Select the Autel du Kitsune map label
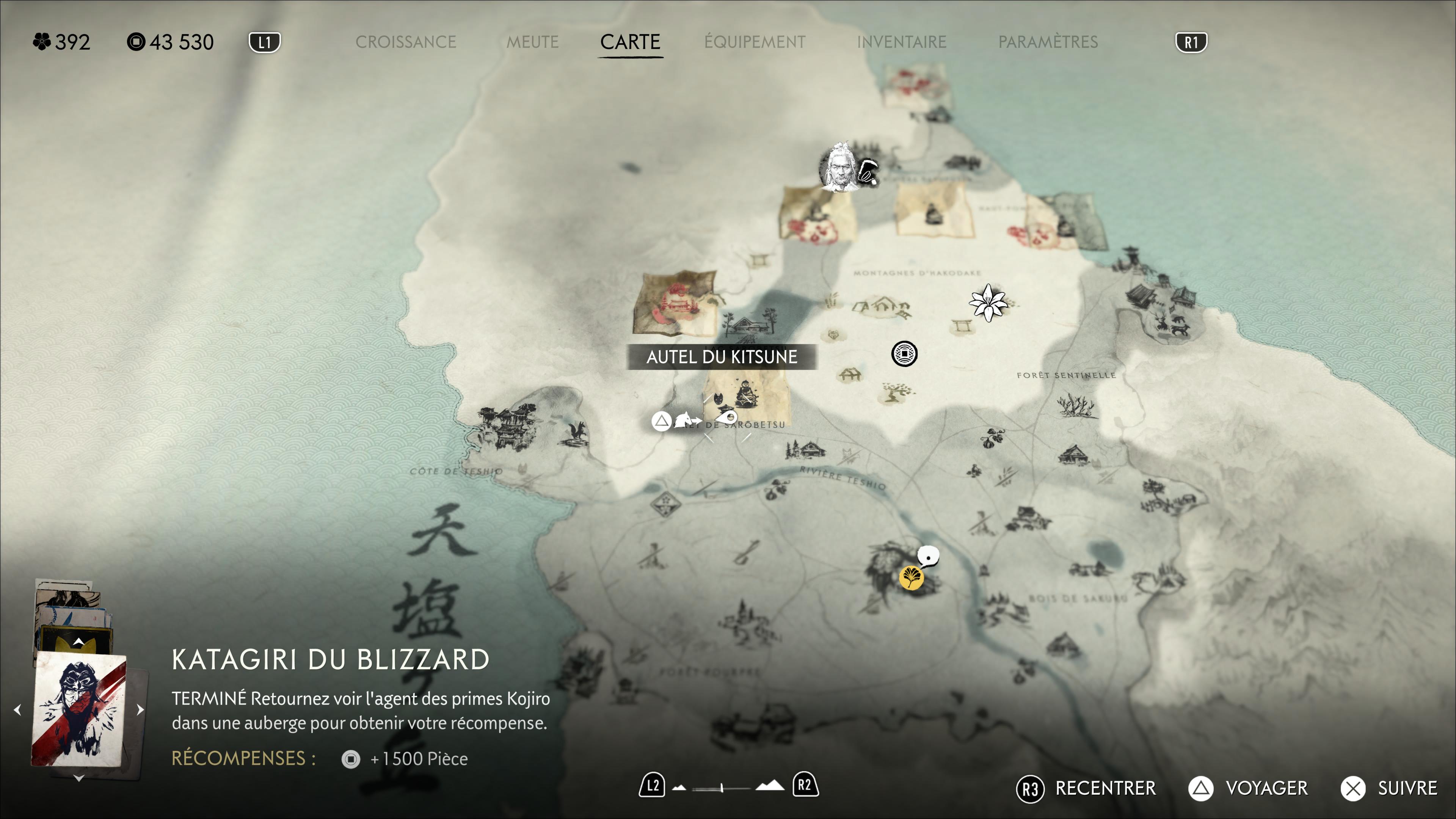Screen dimensions: 1456x819 pos(722,357)
